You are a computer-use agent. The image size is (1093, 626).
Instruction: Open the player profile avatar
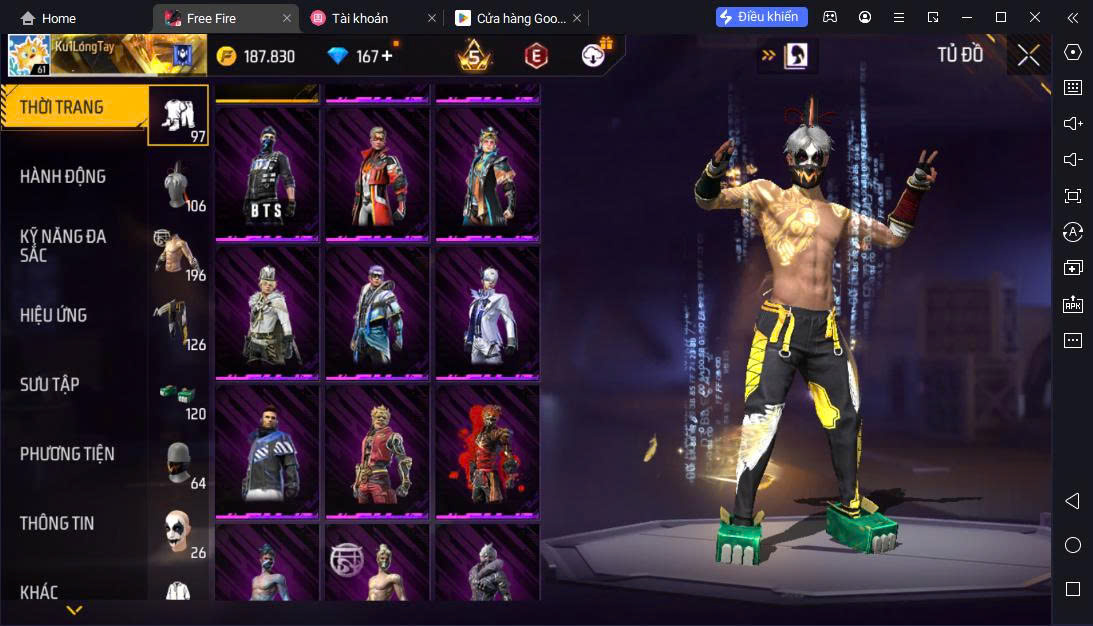tap(29, 56)
